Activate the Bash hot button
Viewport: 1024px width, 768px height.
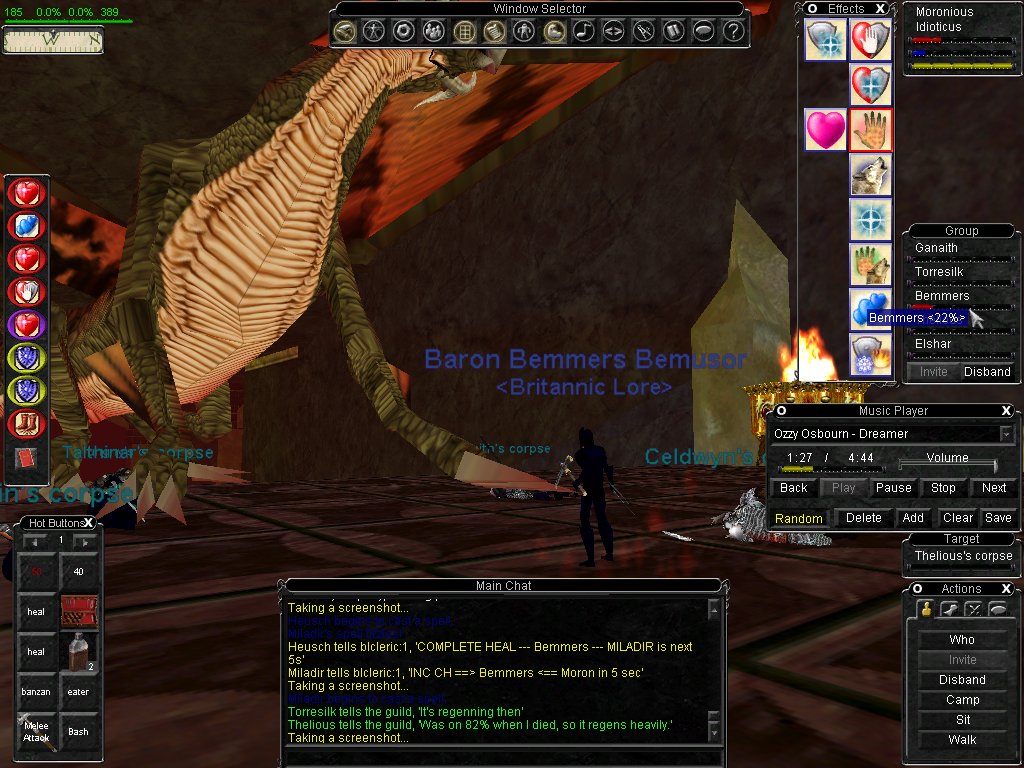(78, 732)
